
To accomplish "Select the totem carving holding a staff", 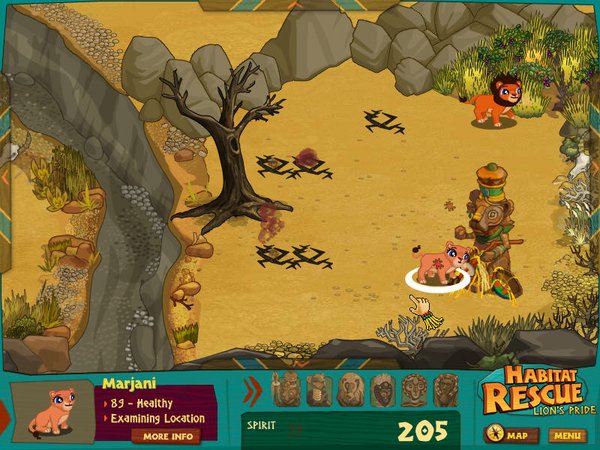I will 286,389.
